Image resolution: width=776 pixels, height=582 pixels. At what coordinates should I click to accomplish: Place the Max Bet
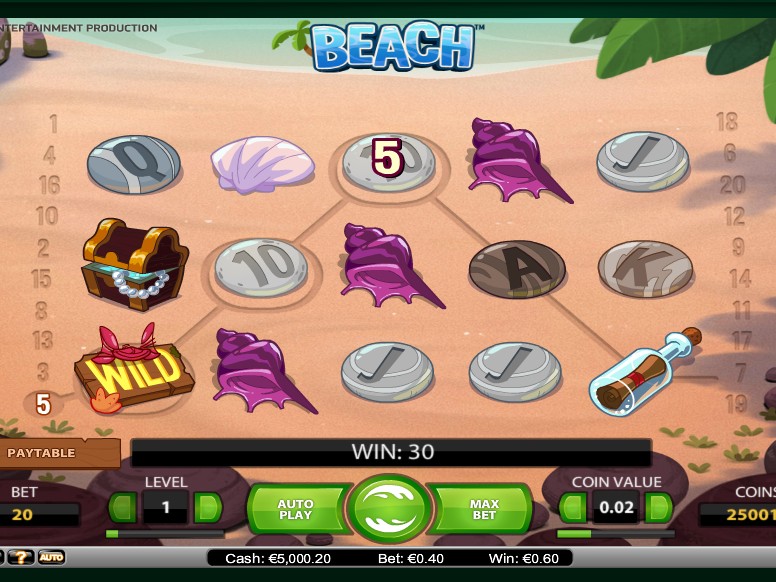pos(483,509)
